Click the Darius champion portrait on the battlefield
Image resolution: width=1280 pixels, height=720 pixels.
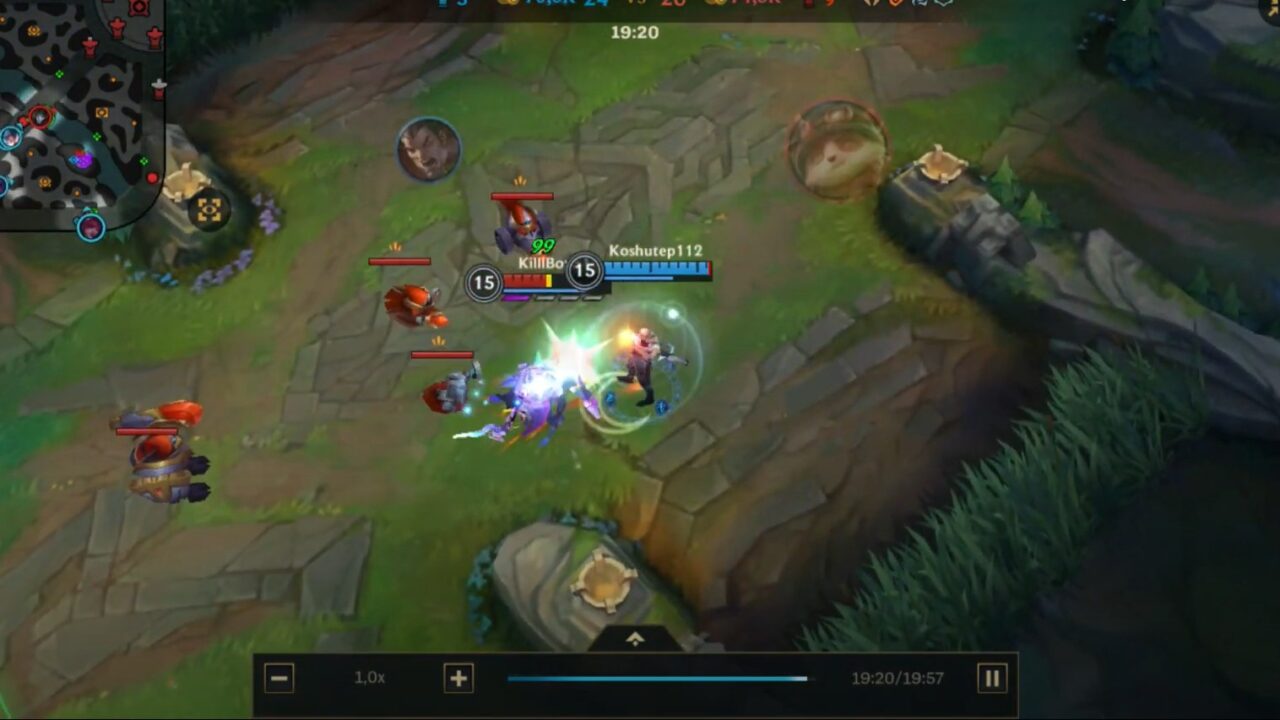click(430, 148)
